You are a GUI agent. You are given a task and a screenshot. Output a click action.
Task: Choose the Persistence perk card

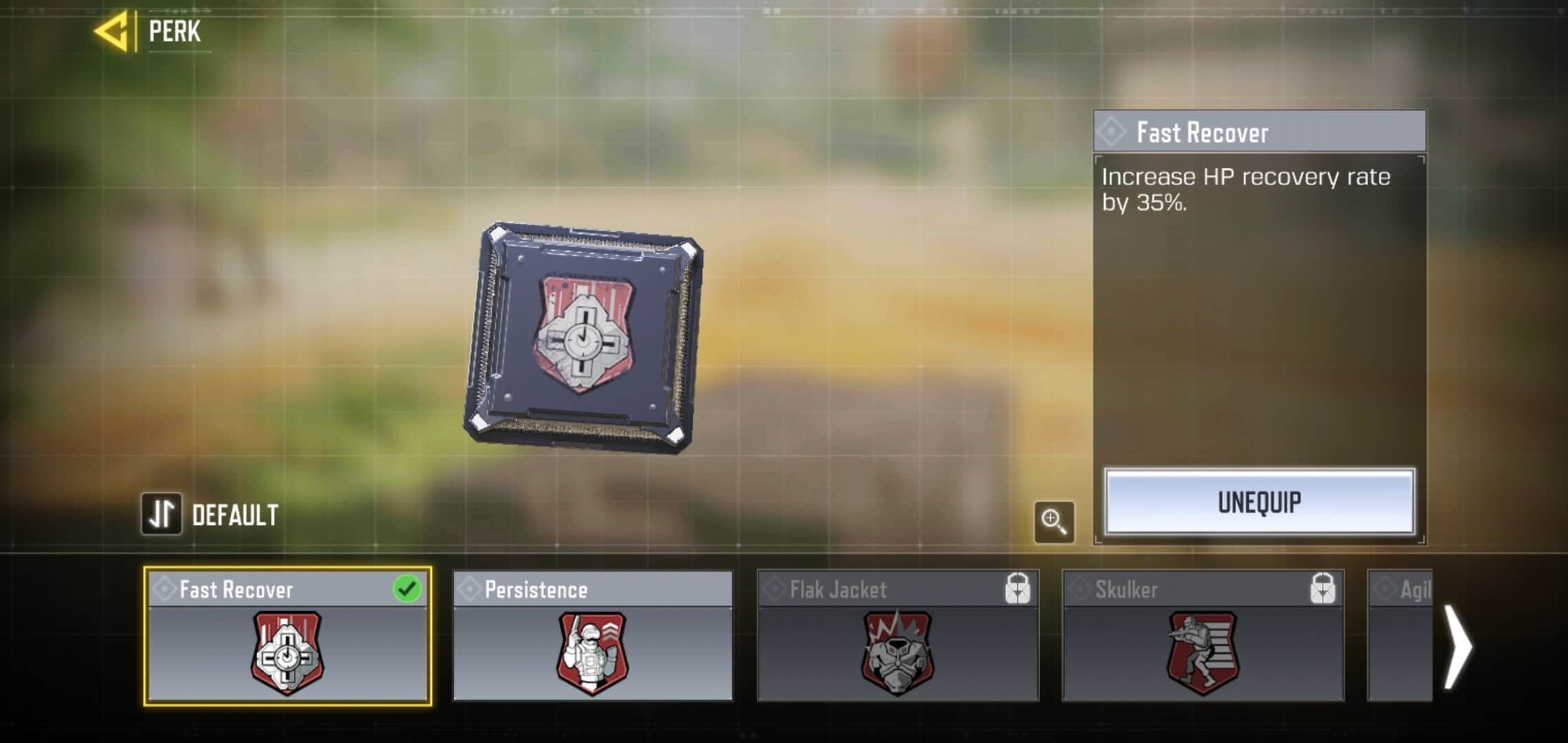(592, 636)
